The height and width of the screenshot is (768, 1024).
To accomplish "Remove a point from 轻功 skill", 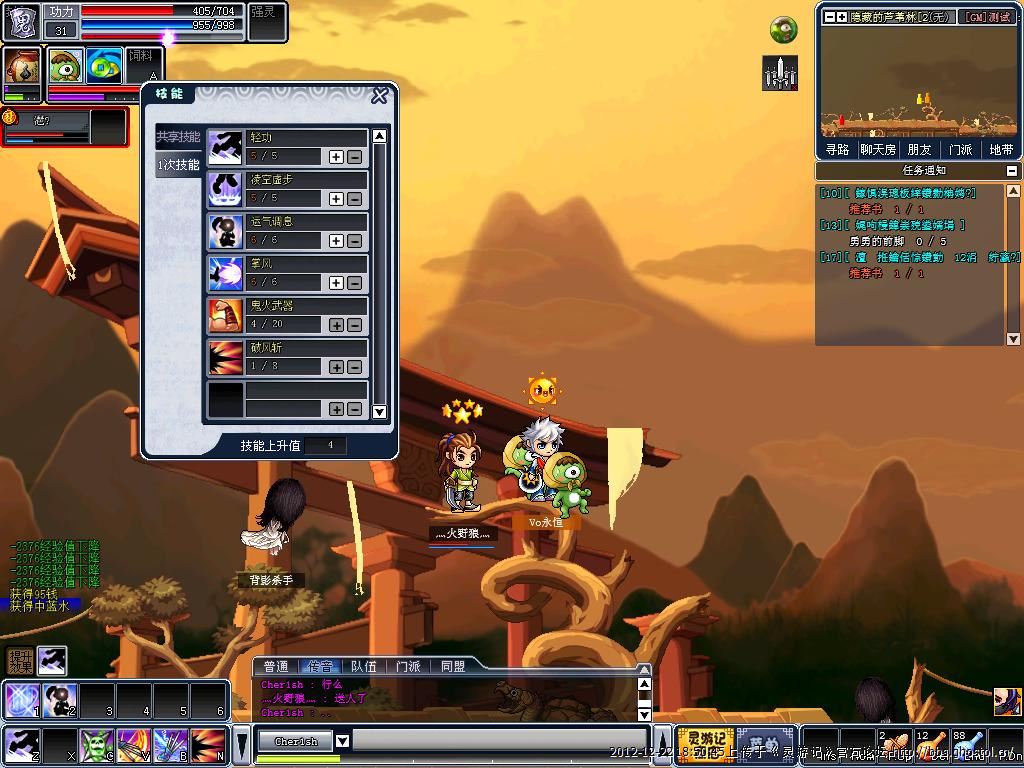I will tap(354, 157).
